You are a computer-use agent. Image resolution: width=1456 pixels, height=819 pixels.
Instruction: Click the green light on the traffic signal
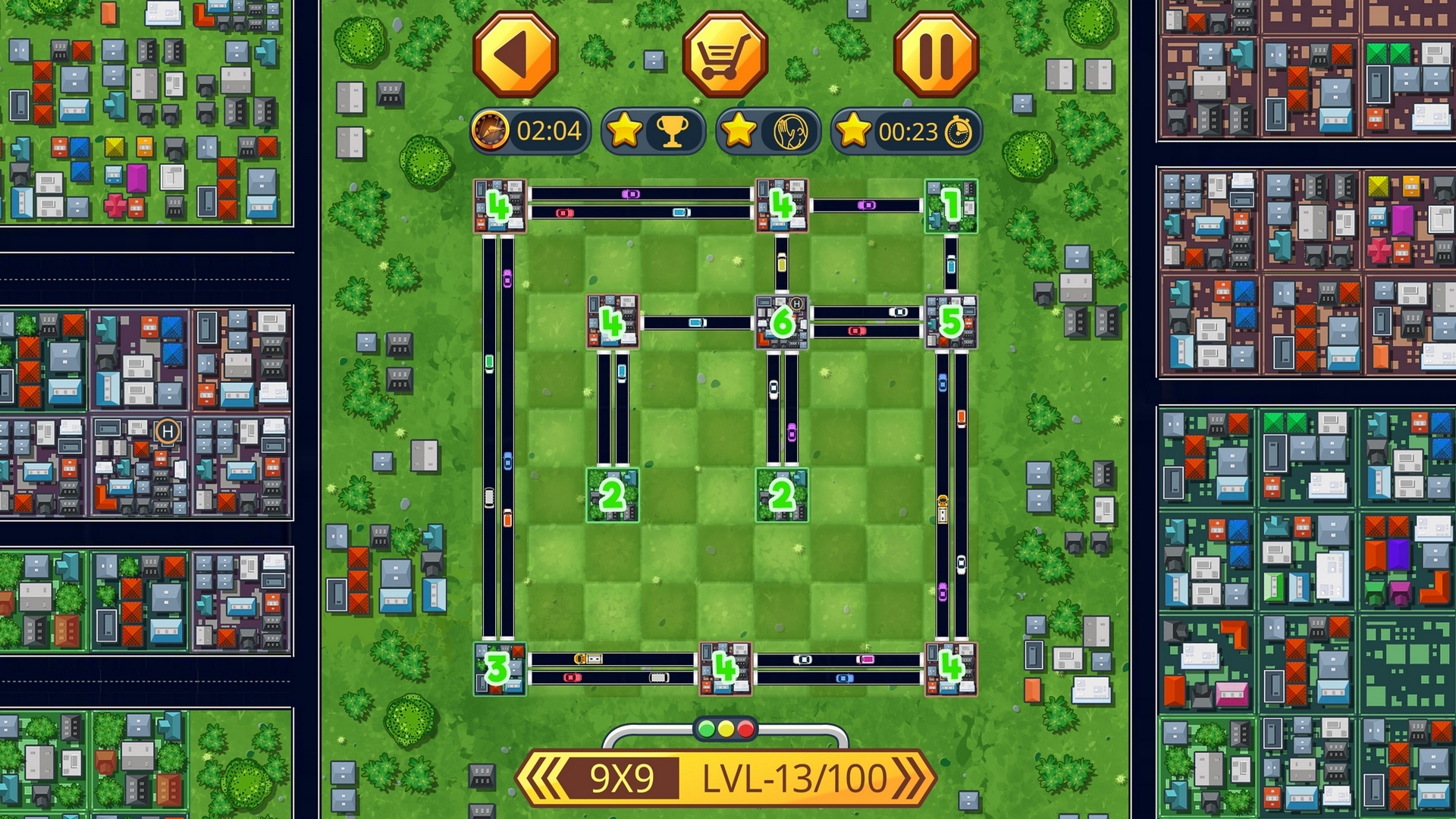(x=706, y=729)
